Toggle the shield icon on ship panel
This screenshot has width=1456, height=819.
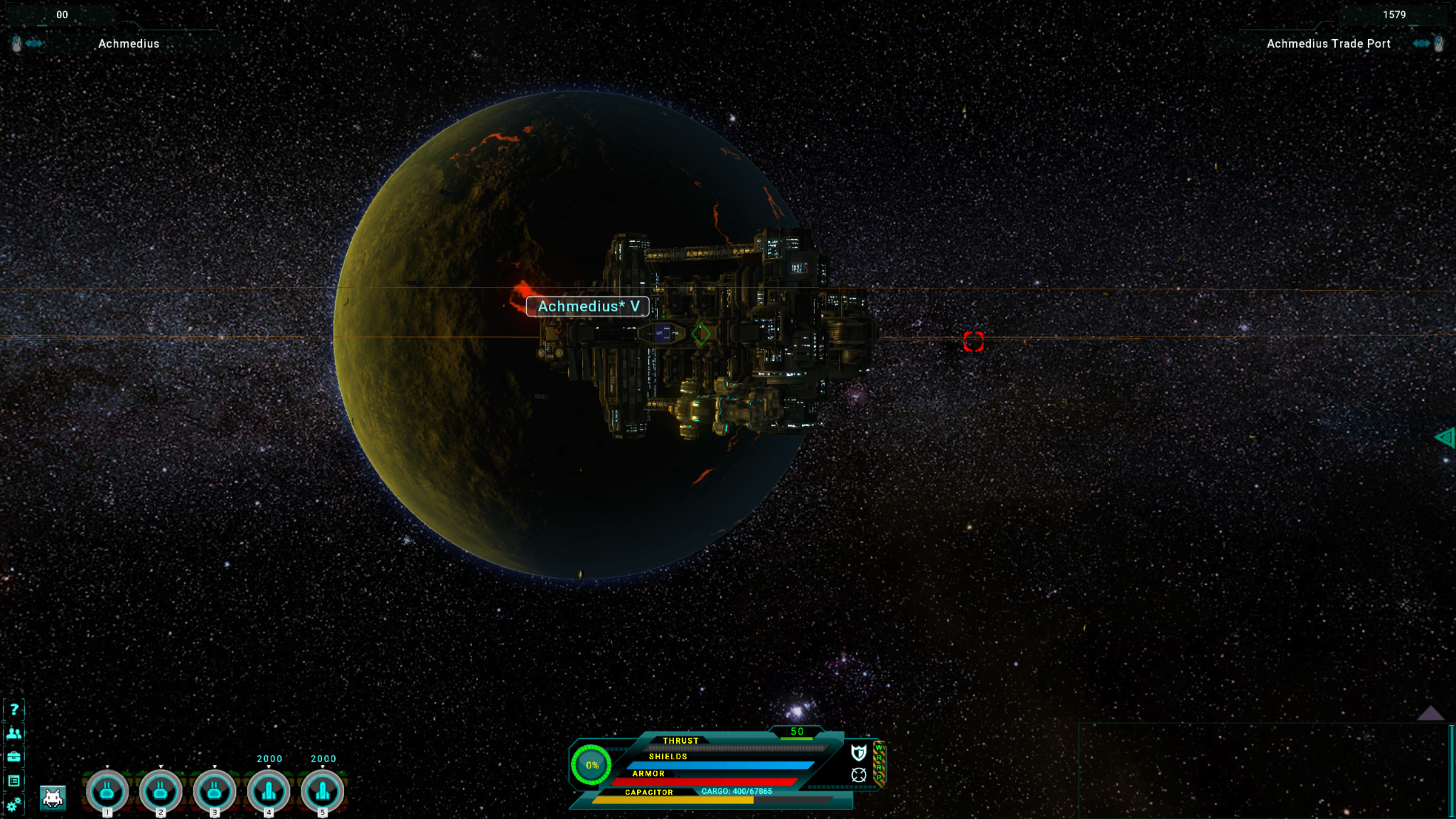click(858, 752)
